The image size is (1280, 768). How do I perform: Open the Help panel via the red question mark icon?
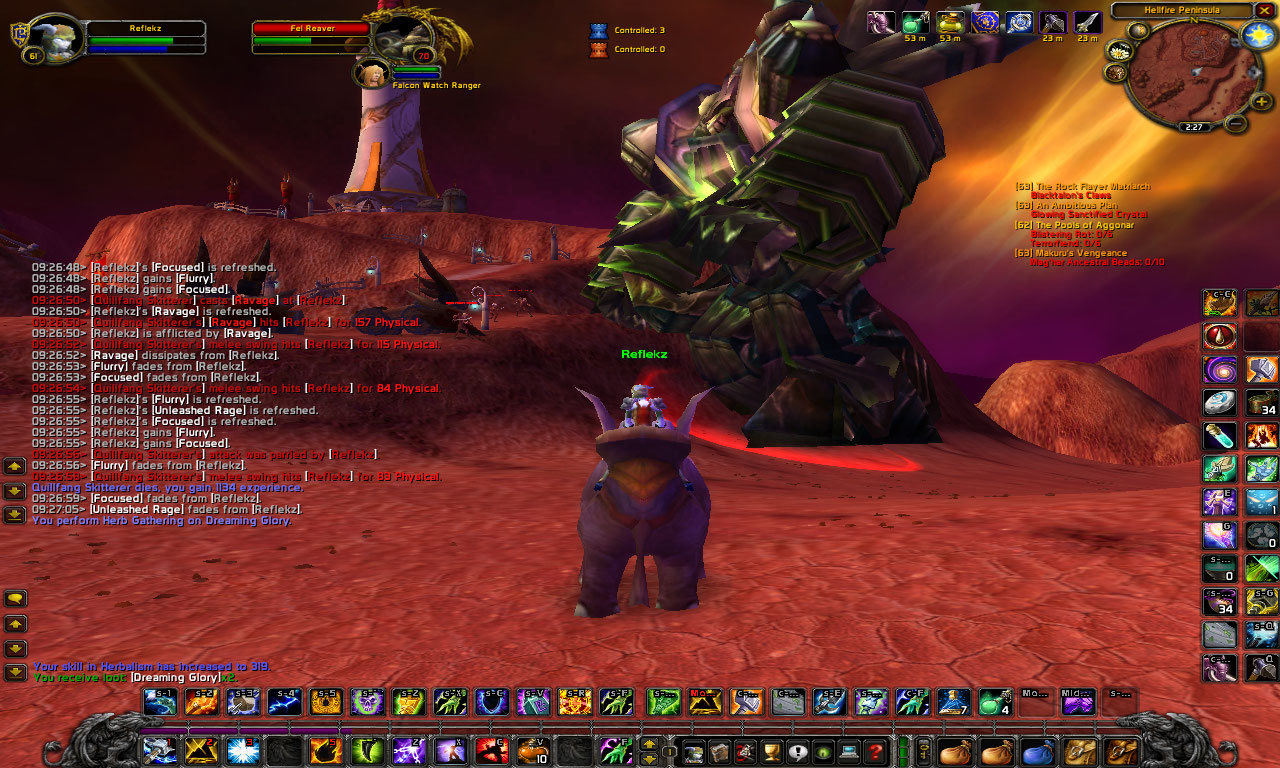[x=874, y=751]
